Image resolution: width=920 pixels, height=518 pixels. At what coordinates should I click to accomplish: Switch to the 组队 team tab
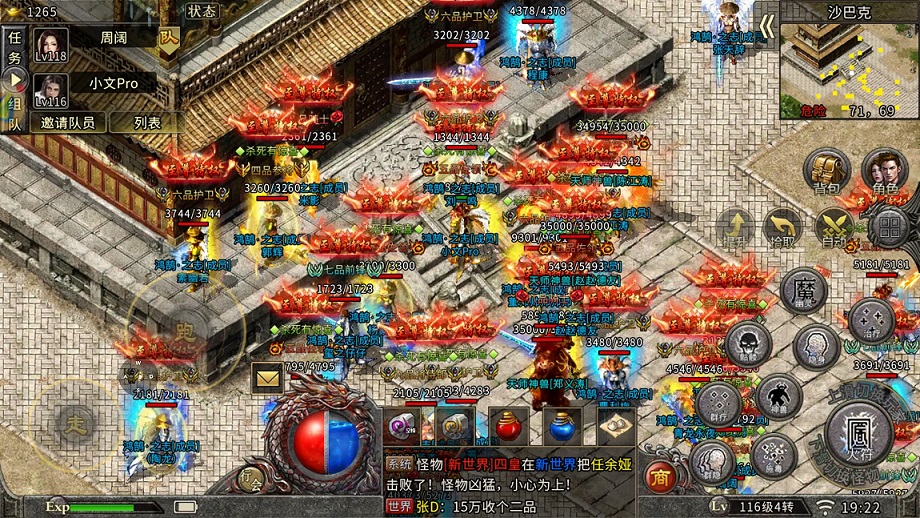tap(14, 113)
